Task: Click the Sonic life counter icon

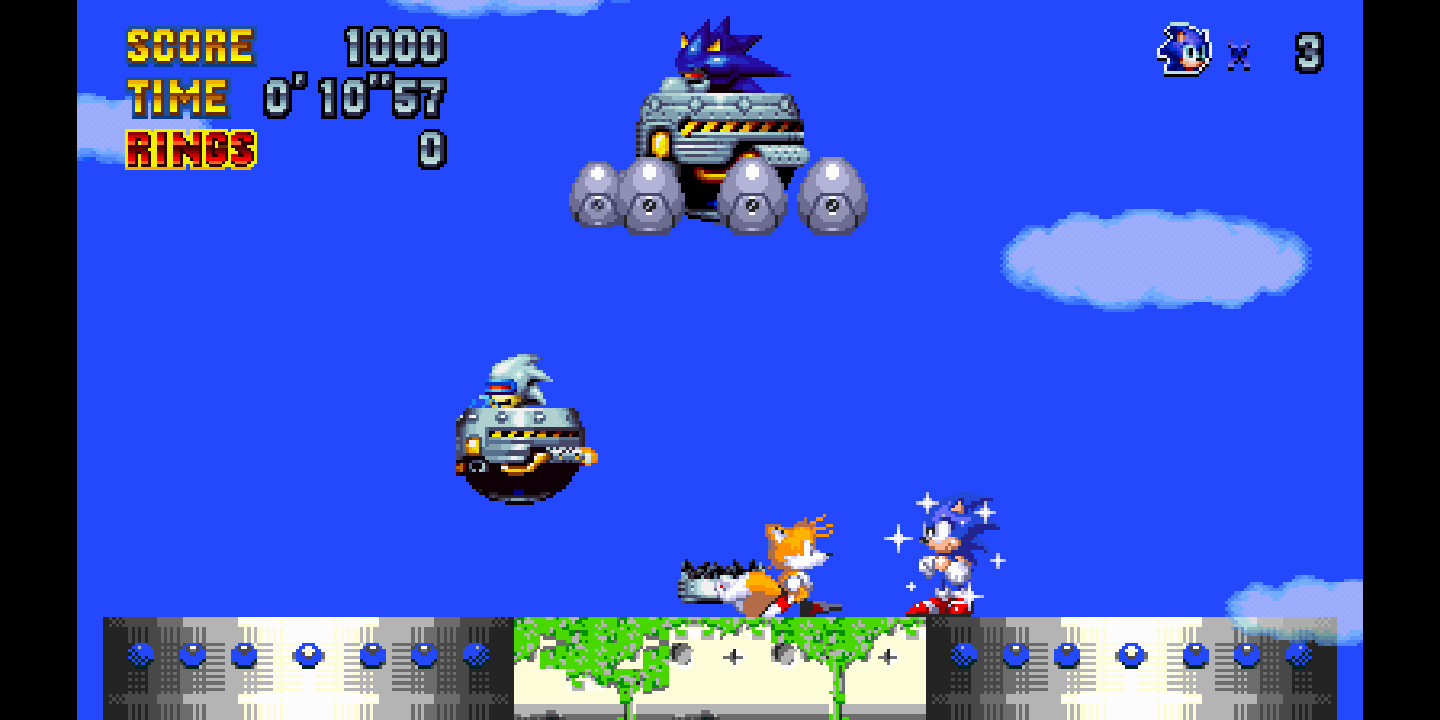Action: pyautogui.click(x=1183, y=48)
